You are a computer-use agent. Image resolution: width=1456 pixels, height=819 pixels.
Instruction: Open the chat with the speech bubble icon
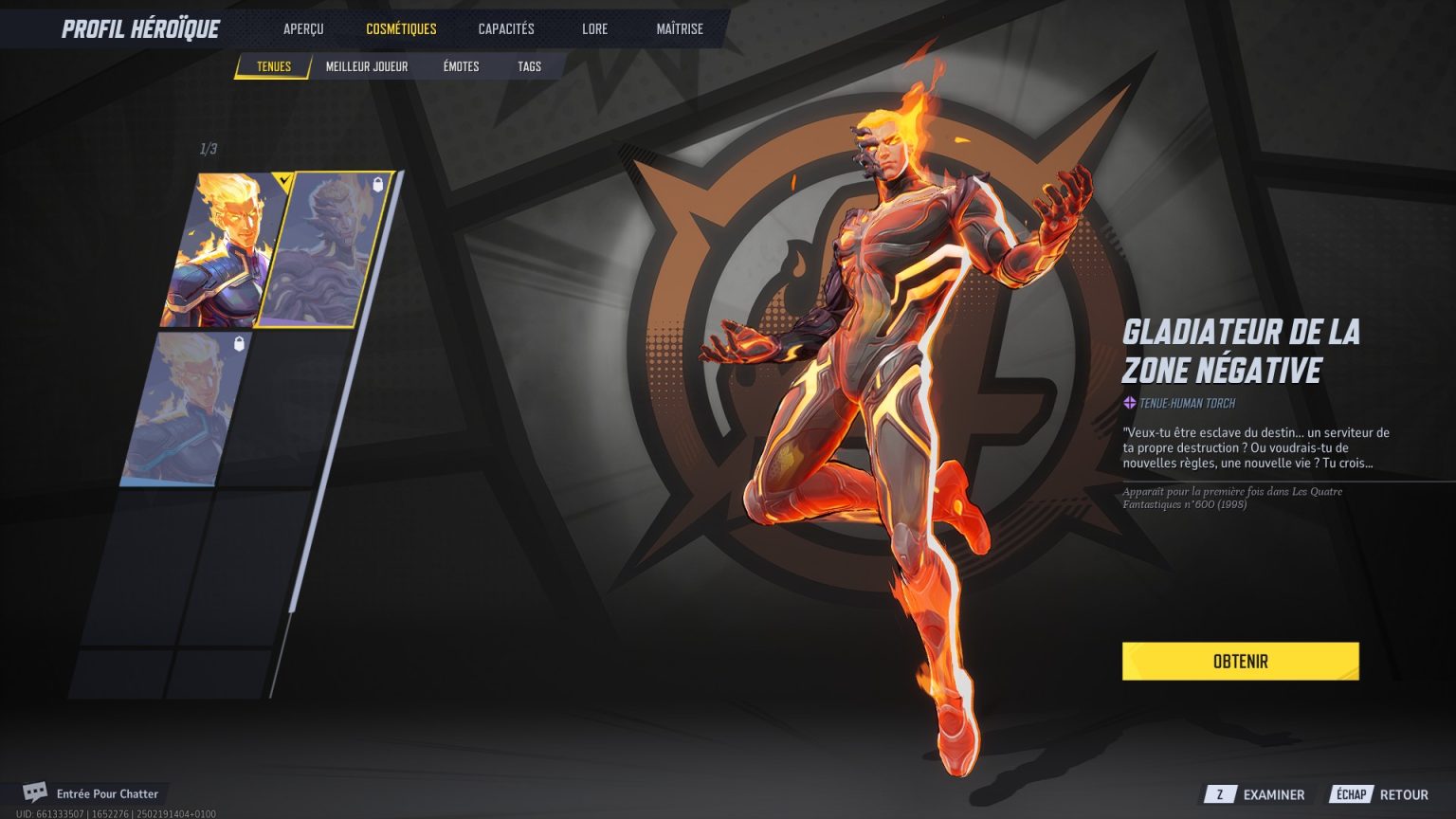coord(36,793)
